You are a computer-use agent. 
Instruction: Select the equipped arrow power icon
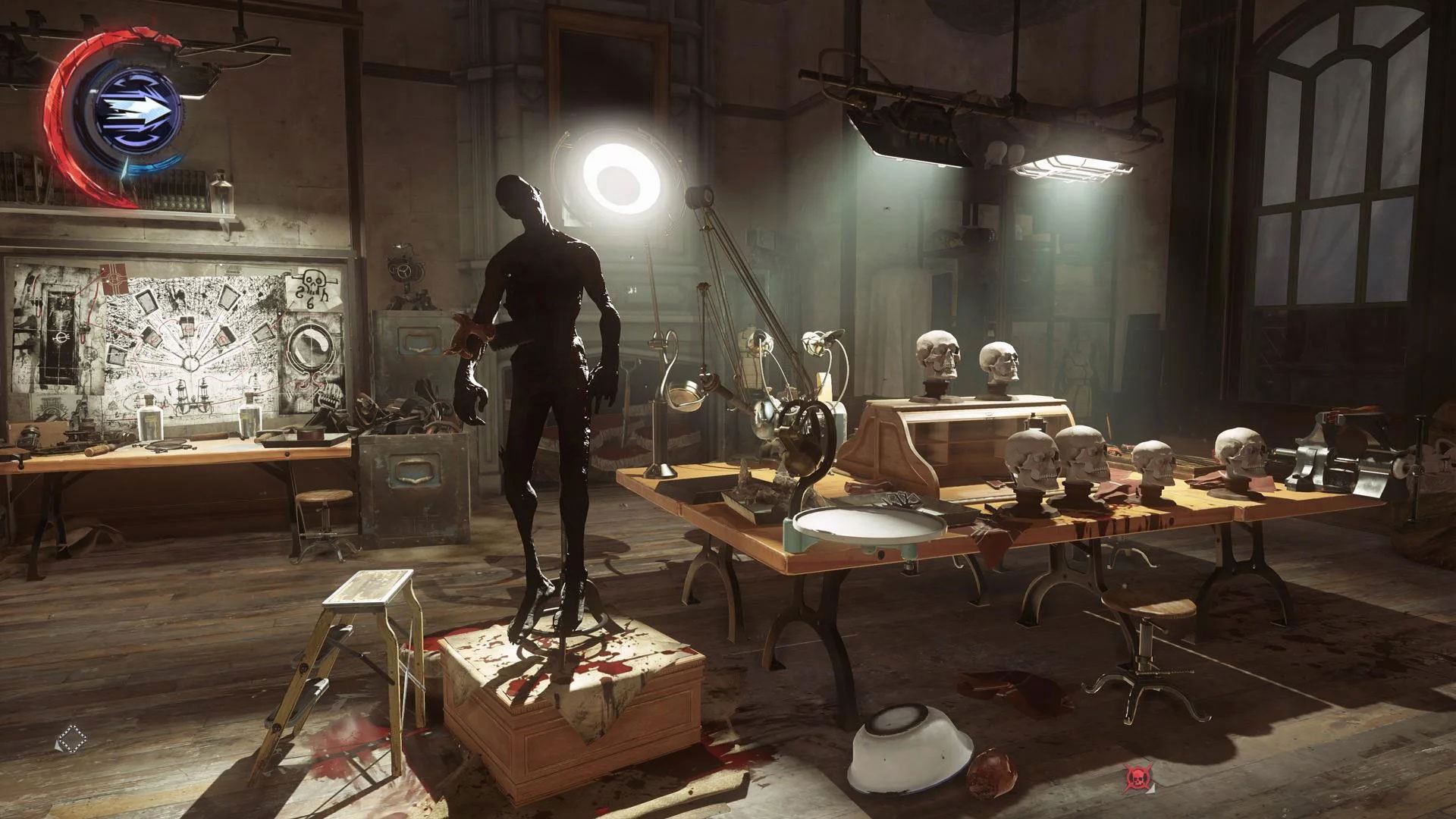(136, 106)
